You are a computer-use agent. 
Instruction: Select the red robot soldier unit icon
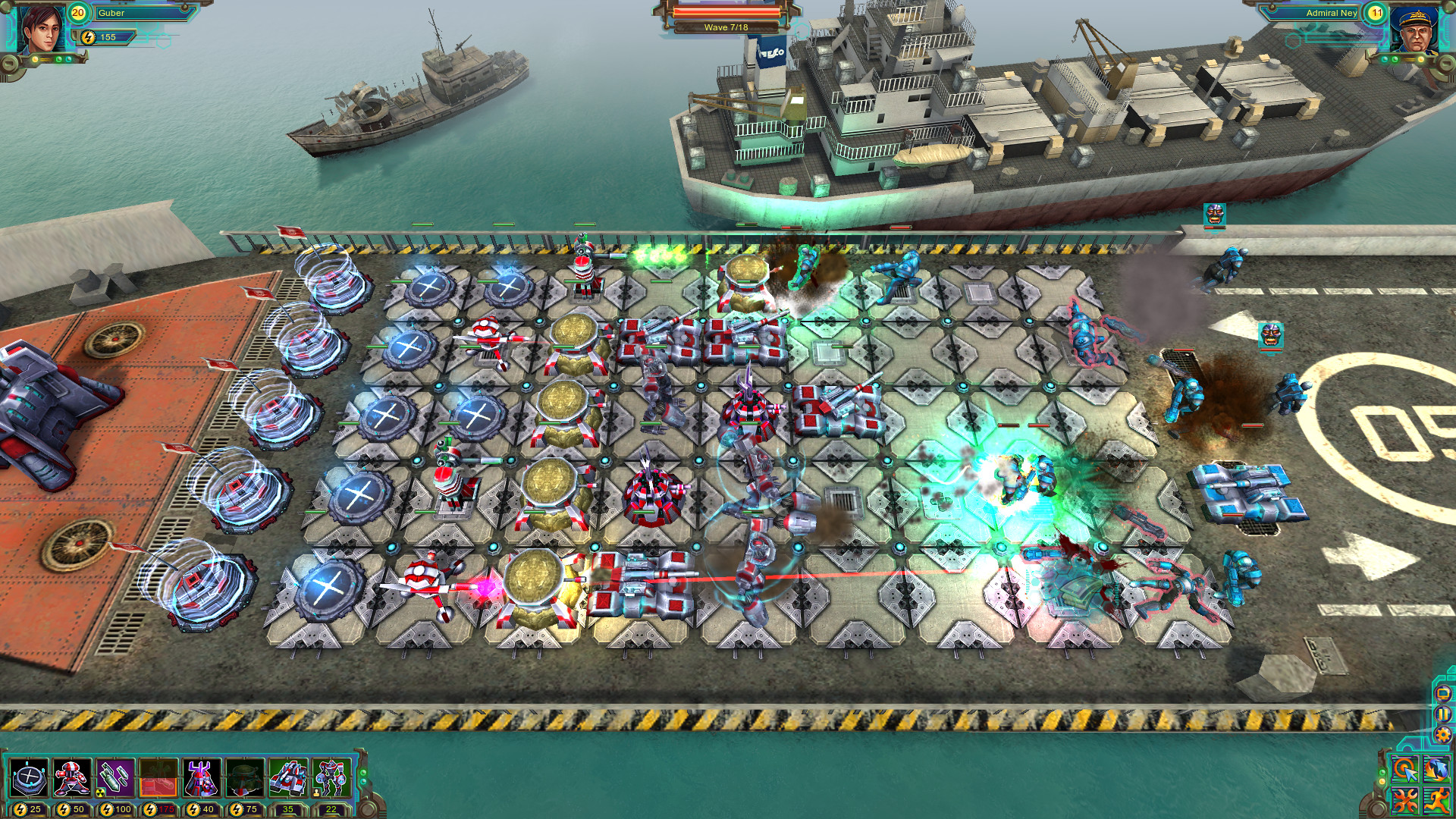point(71,779)
